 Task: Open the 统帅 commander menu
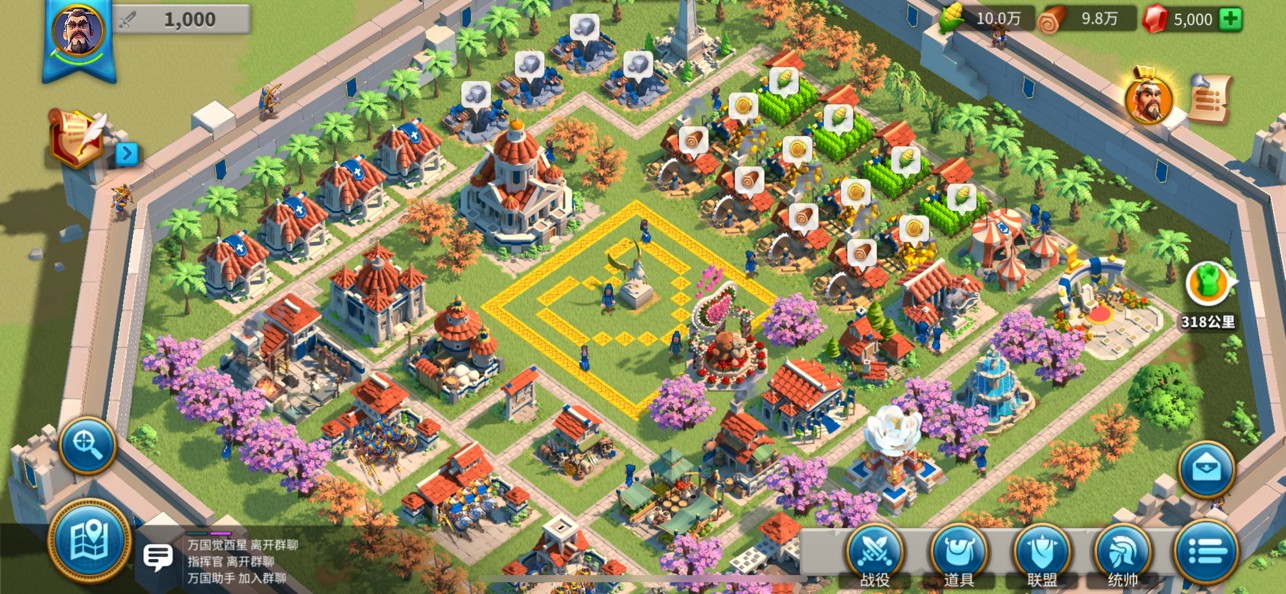click(1123, 553)
